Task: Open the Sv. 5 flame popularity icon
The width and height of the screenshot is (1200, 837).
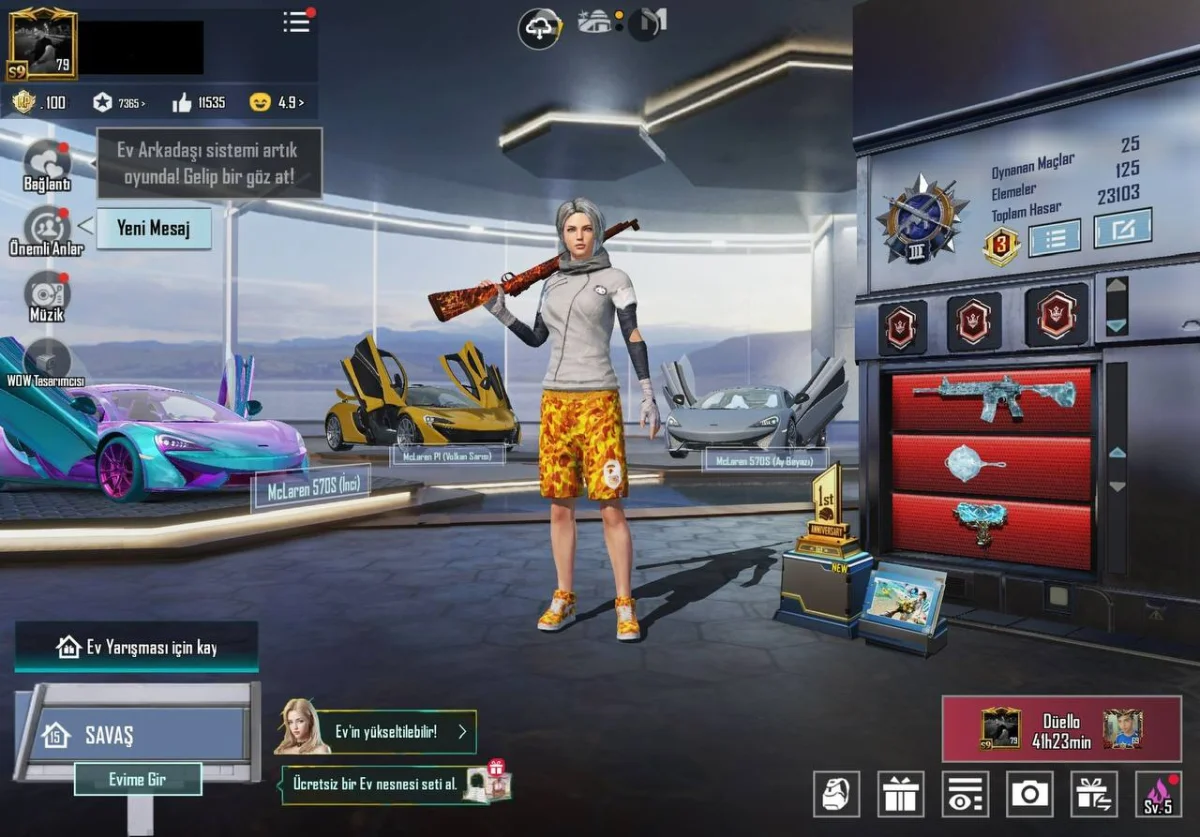Action: coord(1158,794)
